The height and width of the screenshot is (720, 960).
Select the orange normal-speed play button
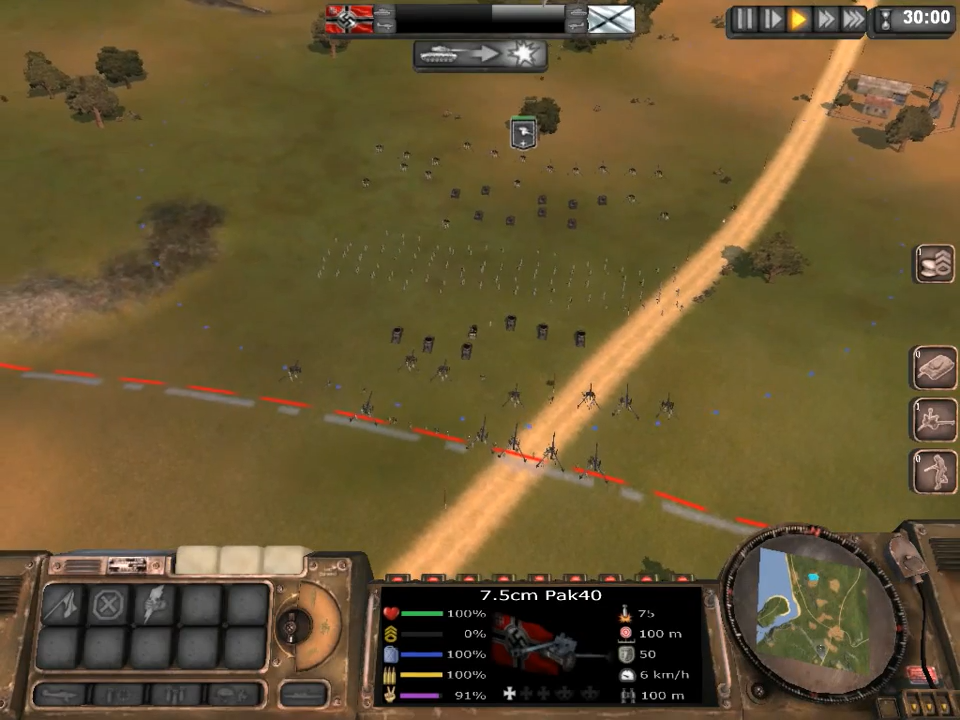pyautogui.click(x=798, y=18)
